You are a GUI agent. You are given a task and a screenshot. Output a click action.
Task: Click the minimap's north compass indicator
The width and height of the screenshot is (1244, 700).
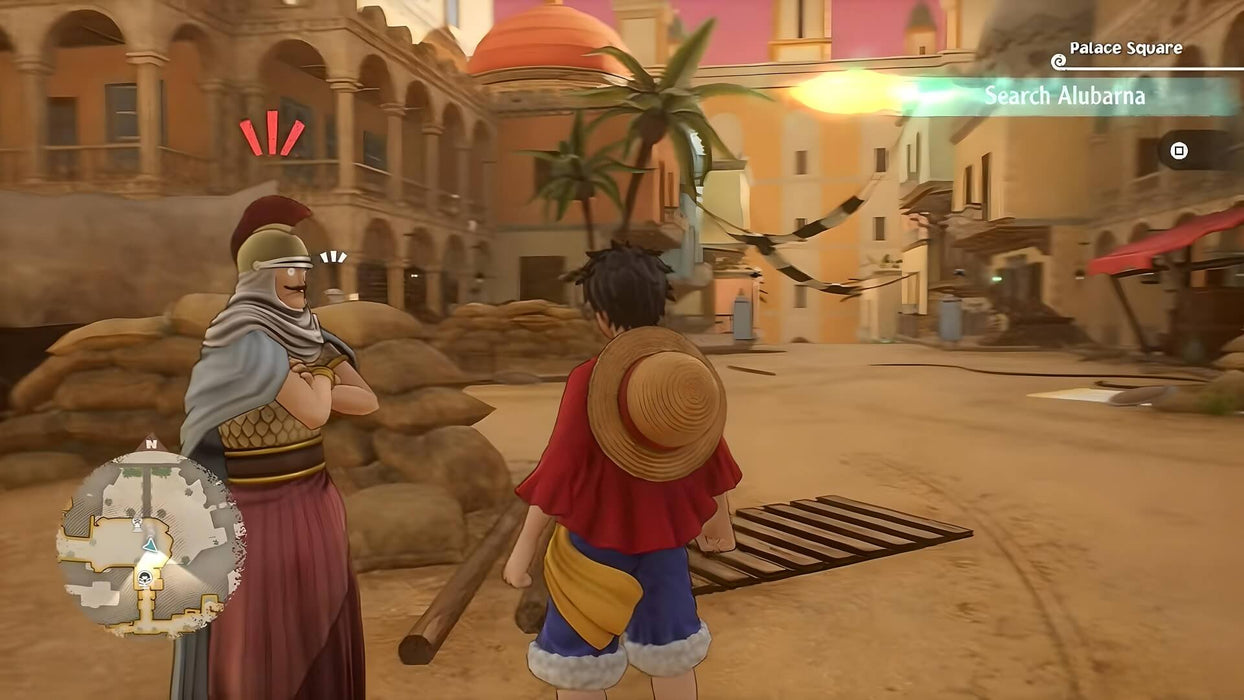[x=151, y=444]
